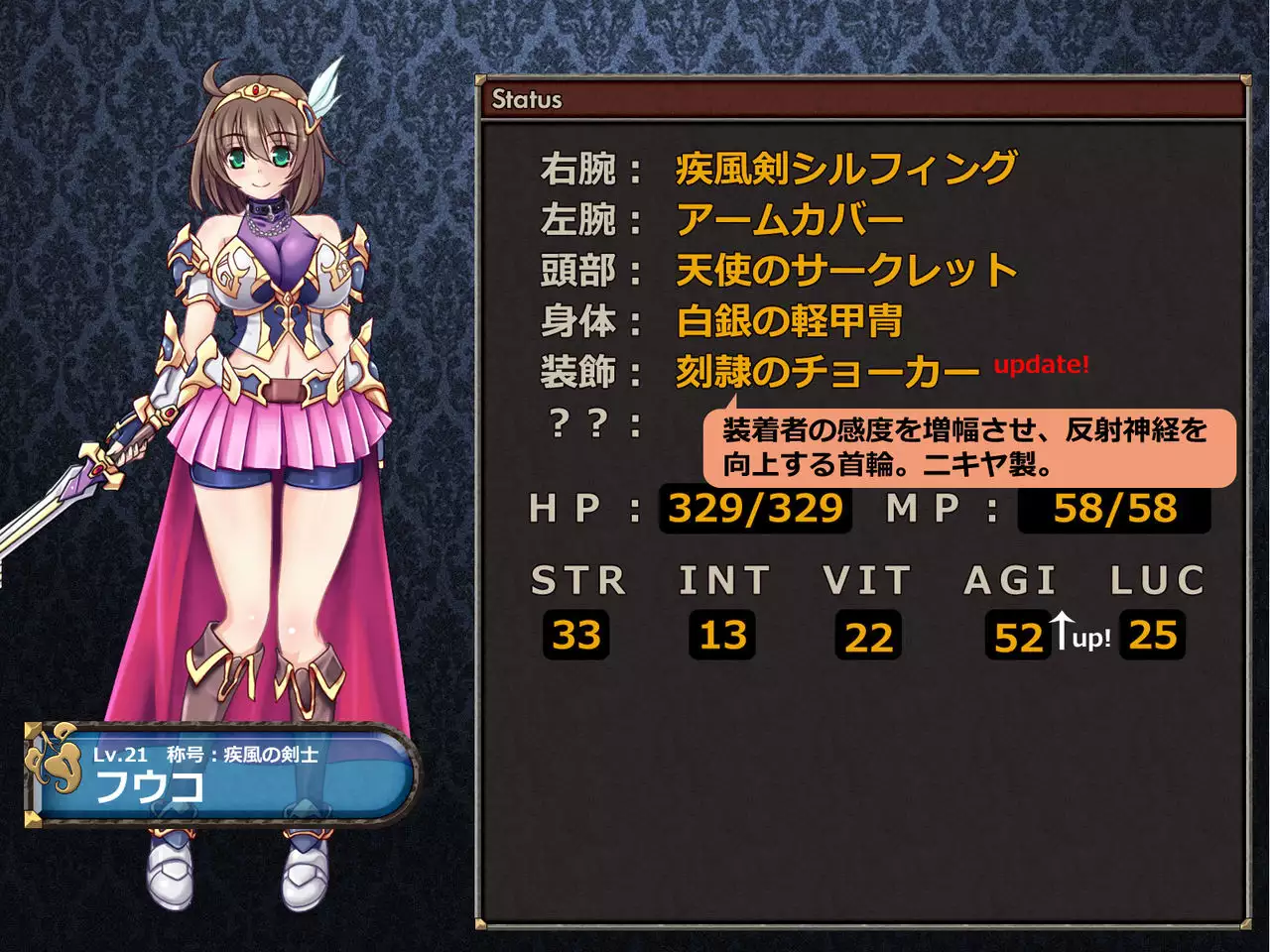Choose the アームカバー left-arm equipment

point(790,220)
